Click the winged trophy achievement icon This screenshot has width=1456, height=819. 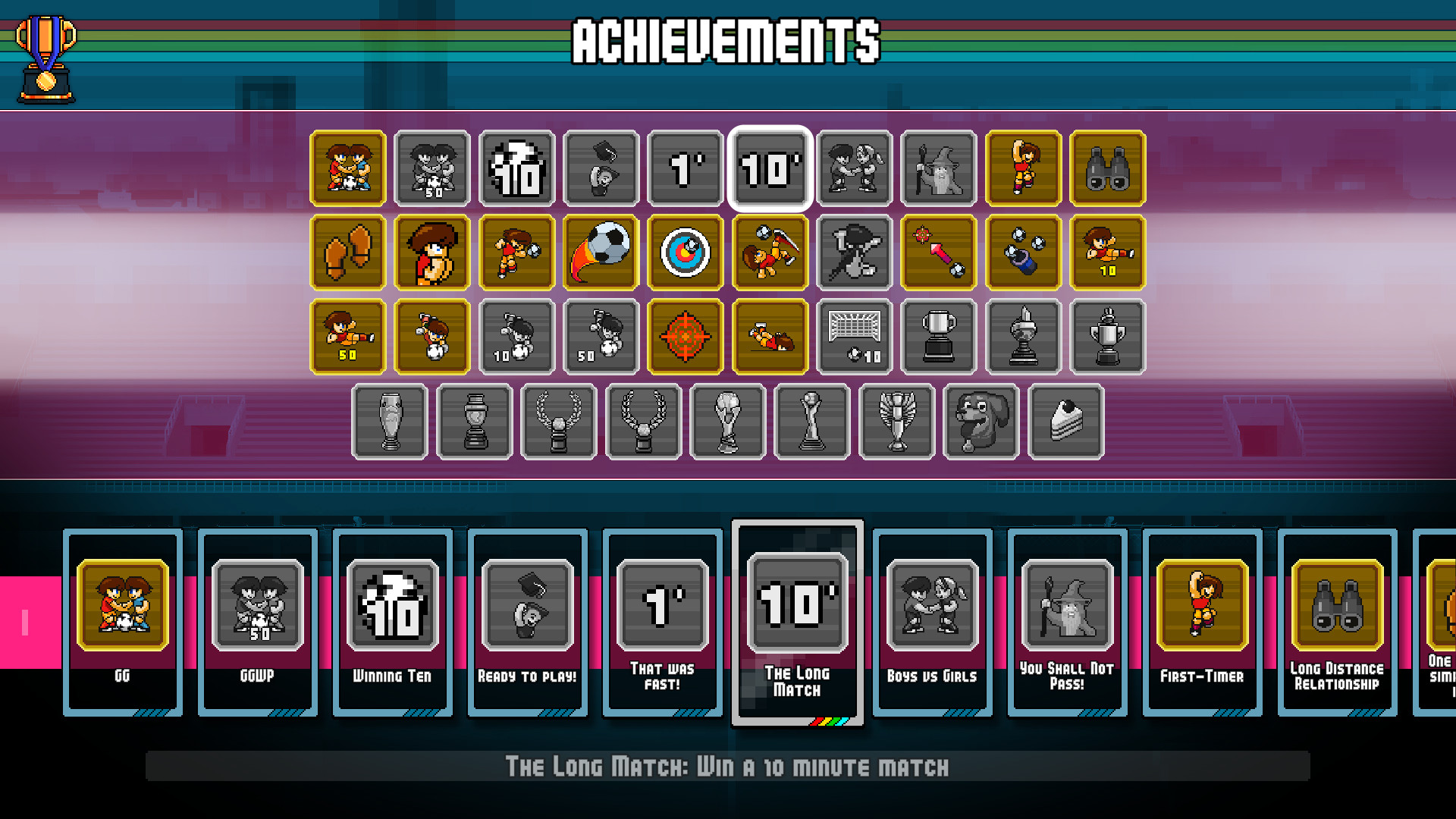(896, 422)
